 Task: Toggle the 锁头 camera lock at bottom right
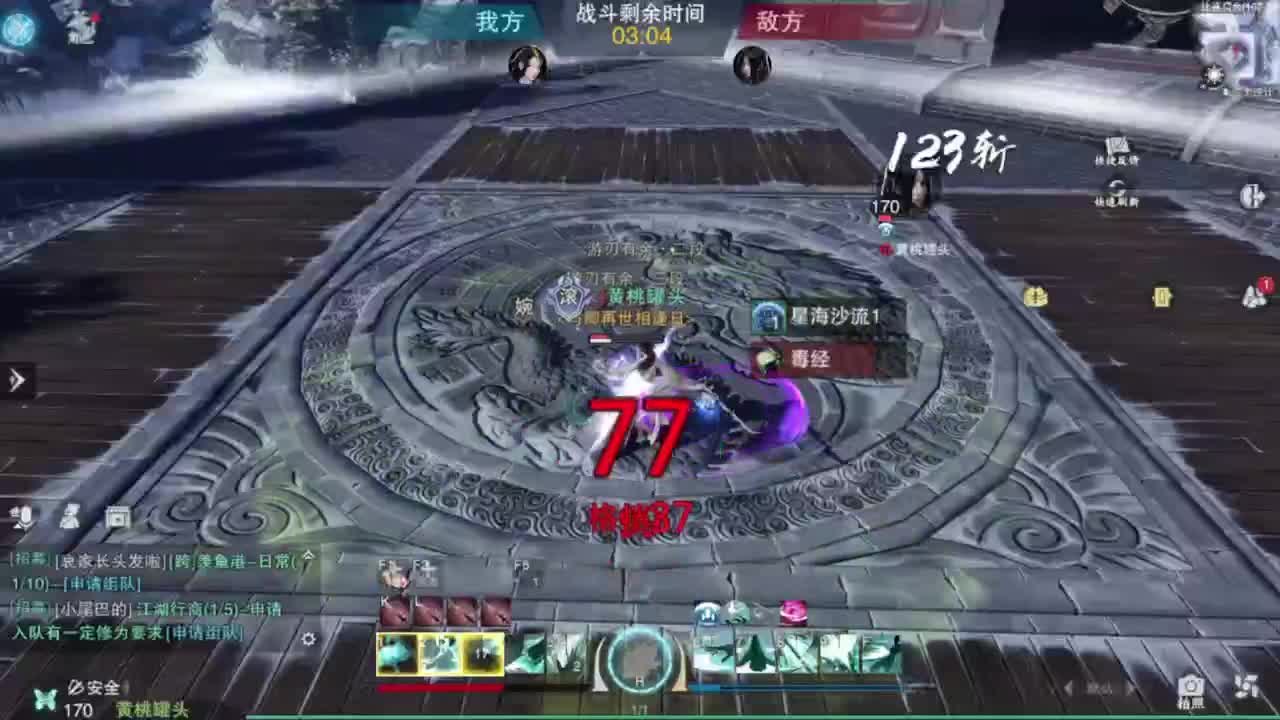(1098, 688)
